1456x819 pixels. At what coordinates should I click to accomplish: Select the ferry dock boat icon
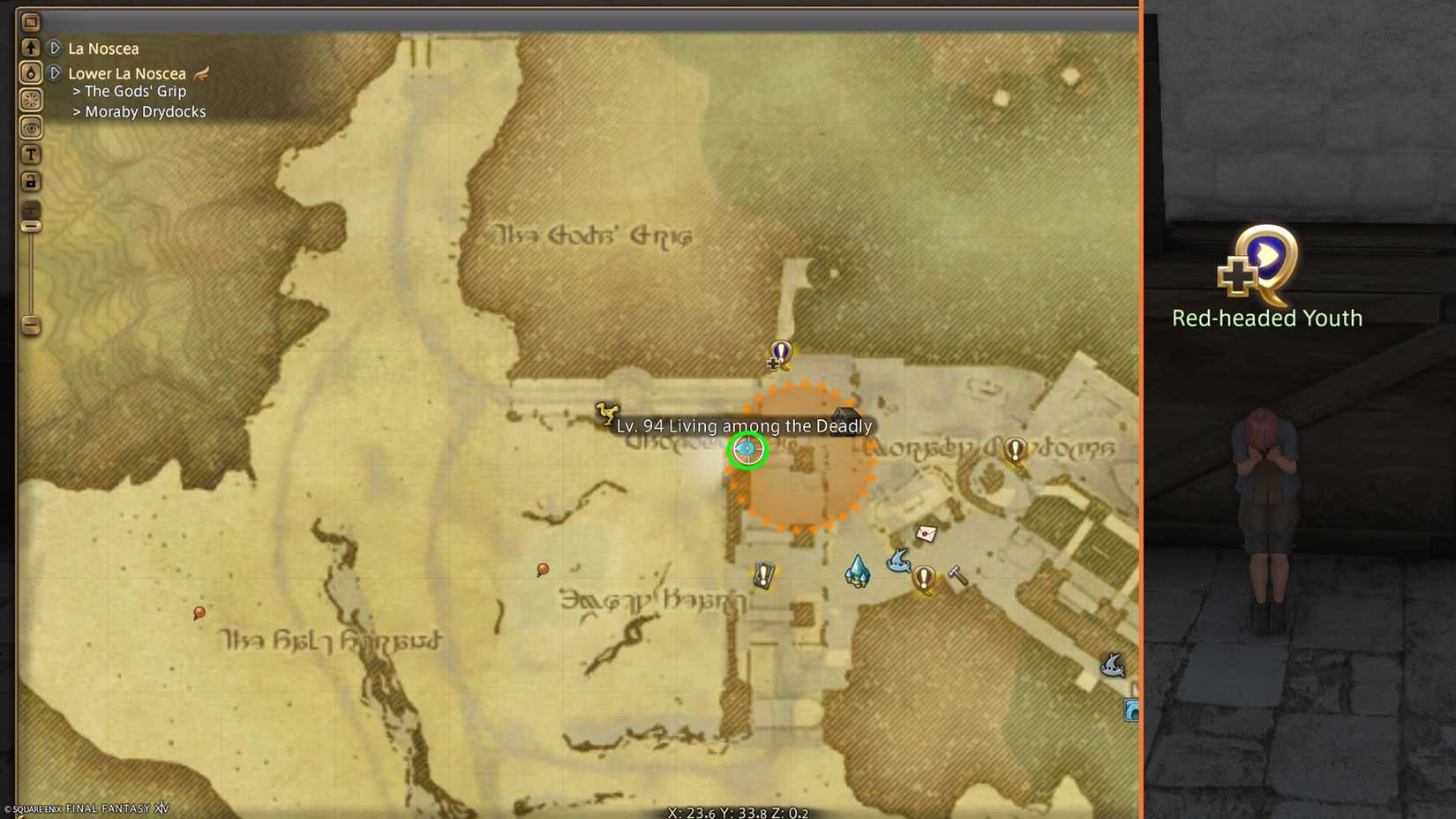click(898, 563)
